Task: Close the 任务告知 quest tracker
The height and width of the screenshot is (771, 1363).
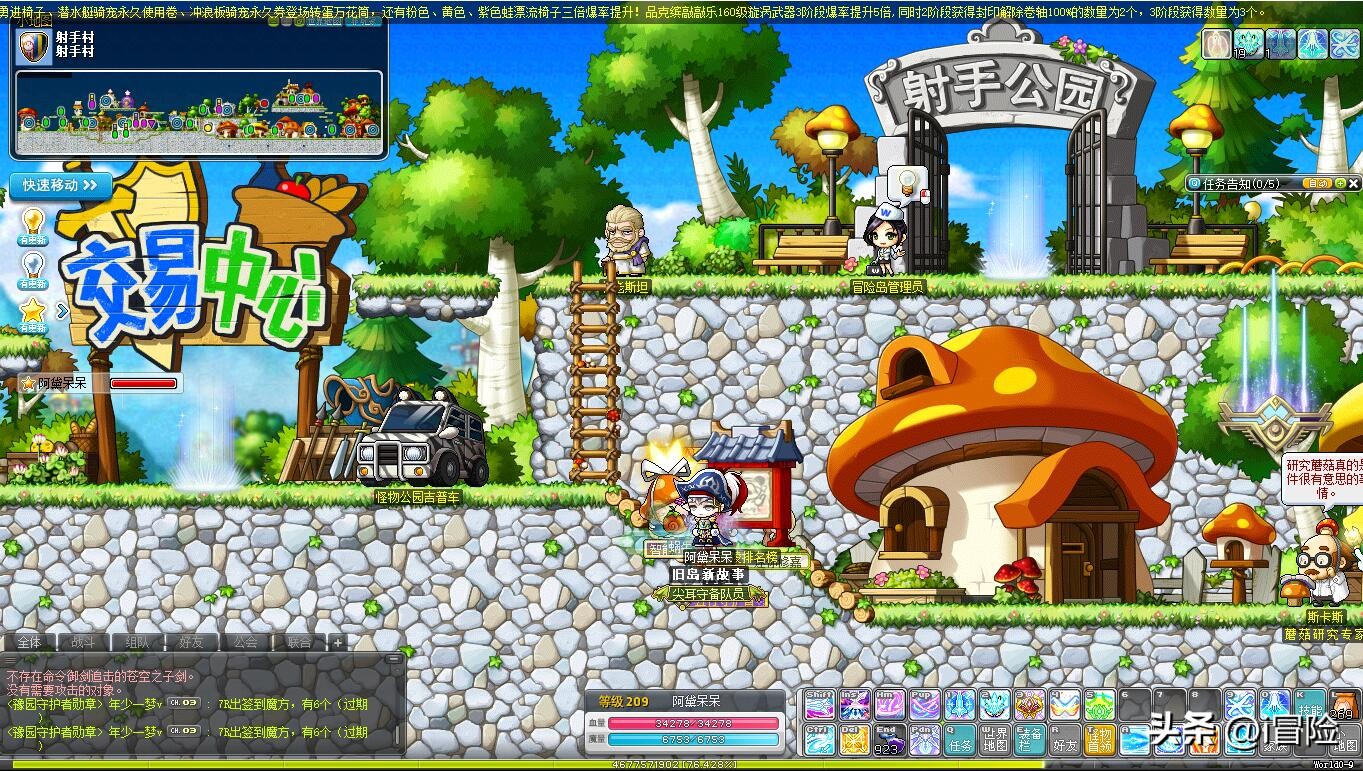Action: [1354, 184]
